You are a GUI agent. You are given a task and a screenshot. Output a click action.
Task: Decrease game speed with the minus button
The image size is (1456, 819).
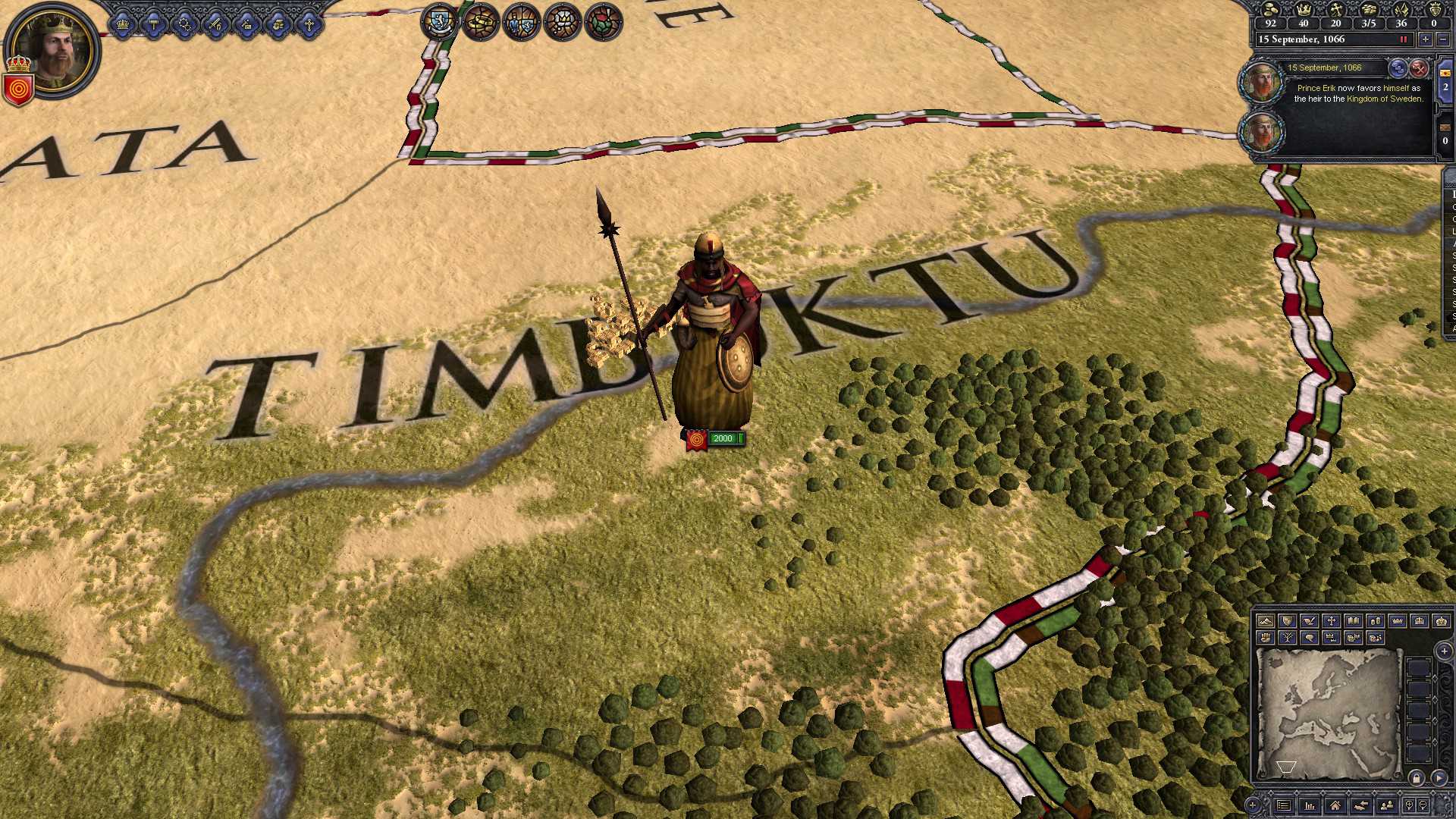click(x=1444, y=39)
